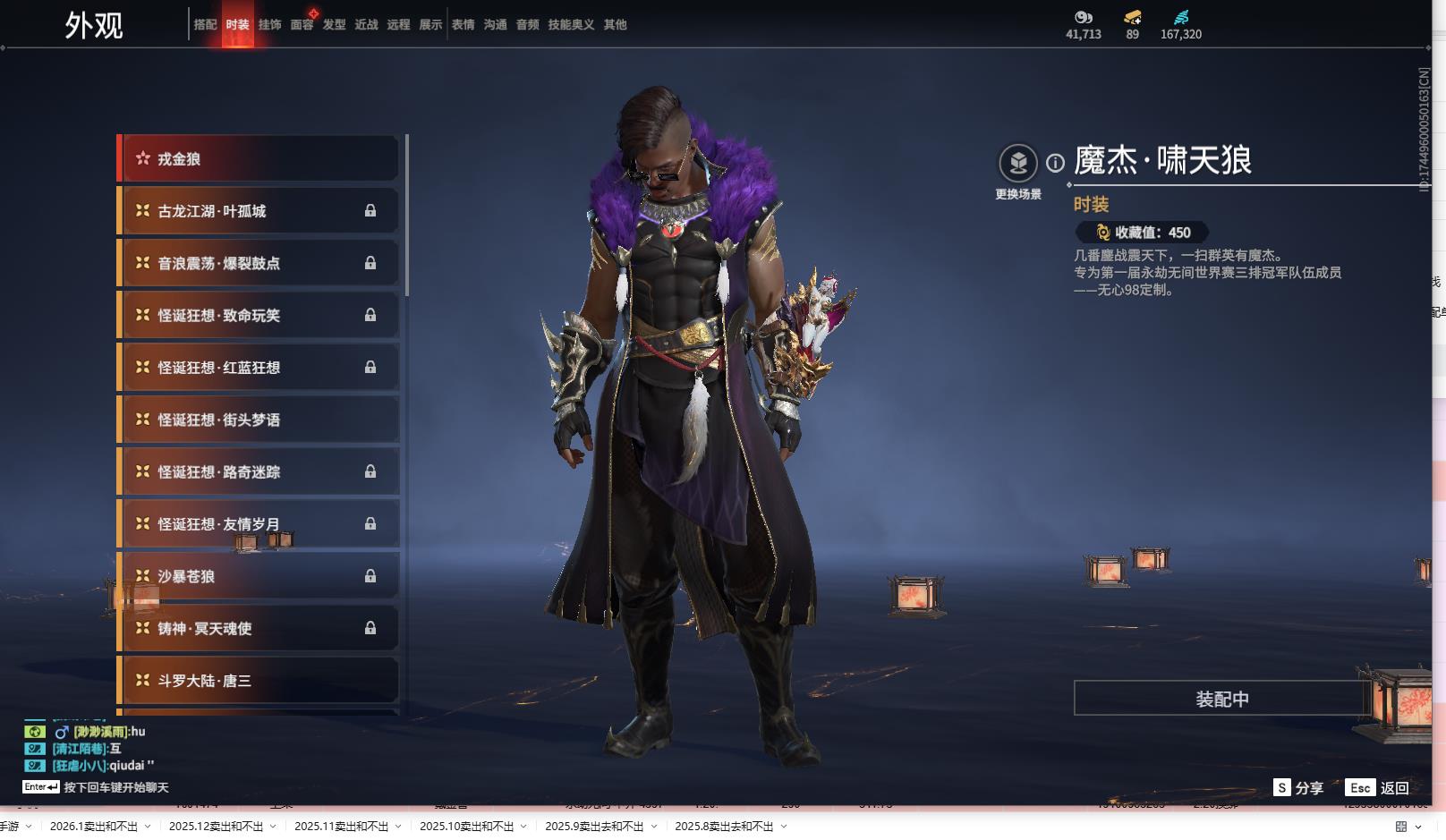Share the outfit with 分享
This screenshot has width=1446, height=840.
click(1298, 788)
